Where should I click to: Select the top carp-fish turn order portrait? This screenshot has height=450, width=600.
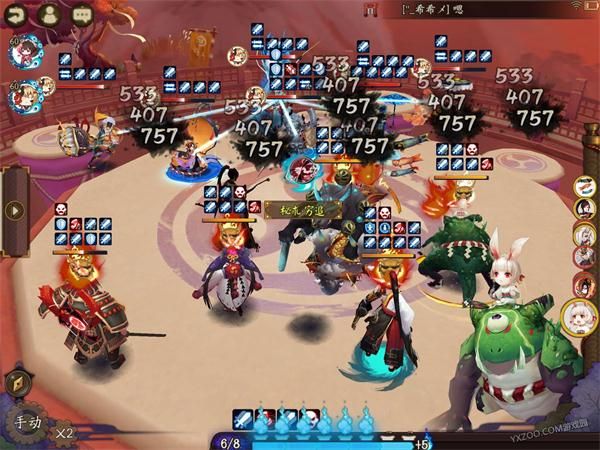coord(586,185)
